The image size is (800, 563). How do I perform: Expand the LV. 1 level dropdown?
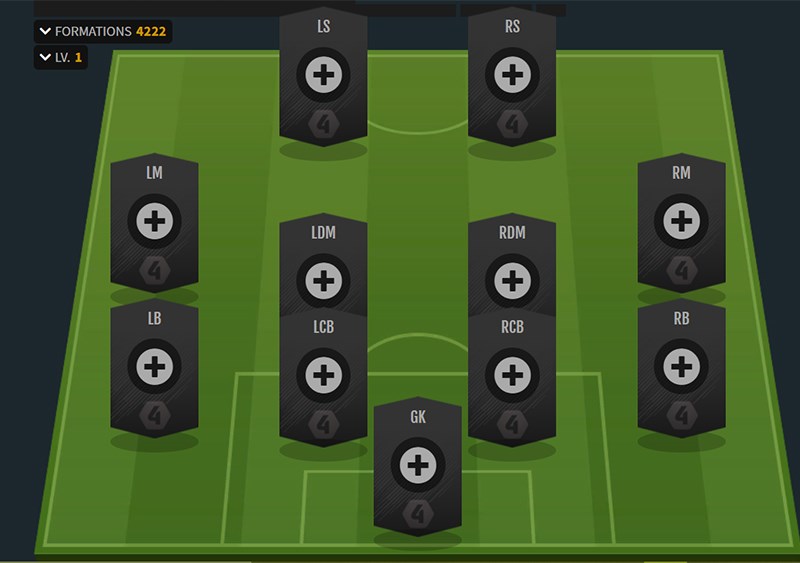[x=60, y=58]
